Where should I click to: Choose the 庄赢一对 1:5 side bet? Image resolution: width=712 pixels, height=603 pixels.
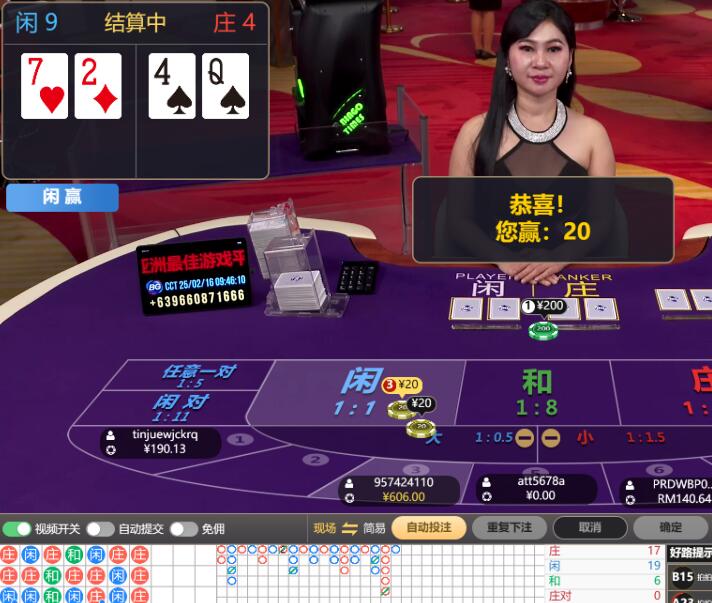pyautogui.click(x=197, y=376)
